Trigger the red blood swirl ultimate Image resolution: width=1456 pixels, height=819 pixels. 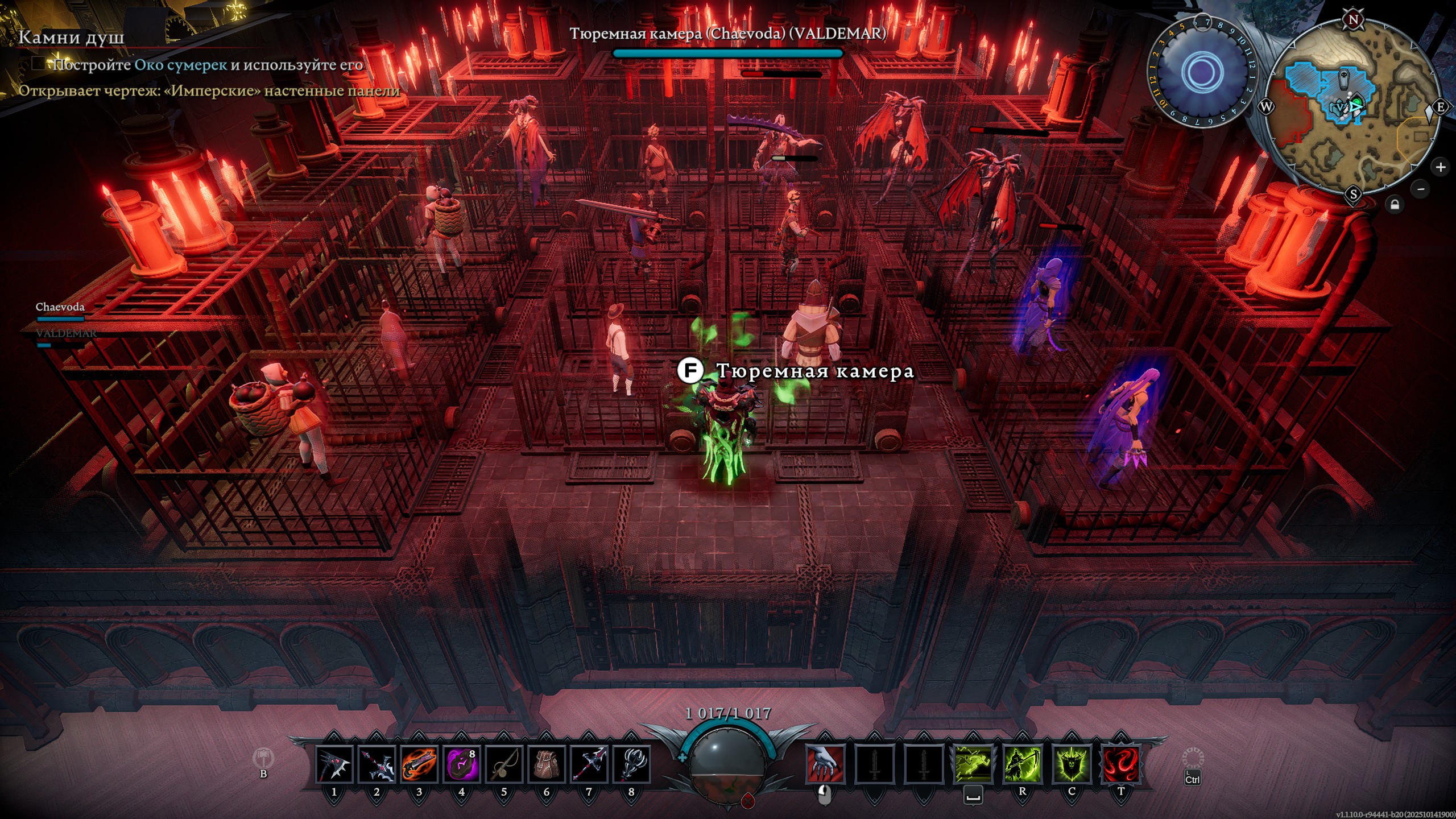click(1120, 764)
